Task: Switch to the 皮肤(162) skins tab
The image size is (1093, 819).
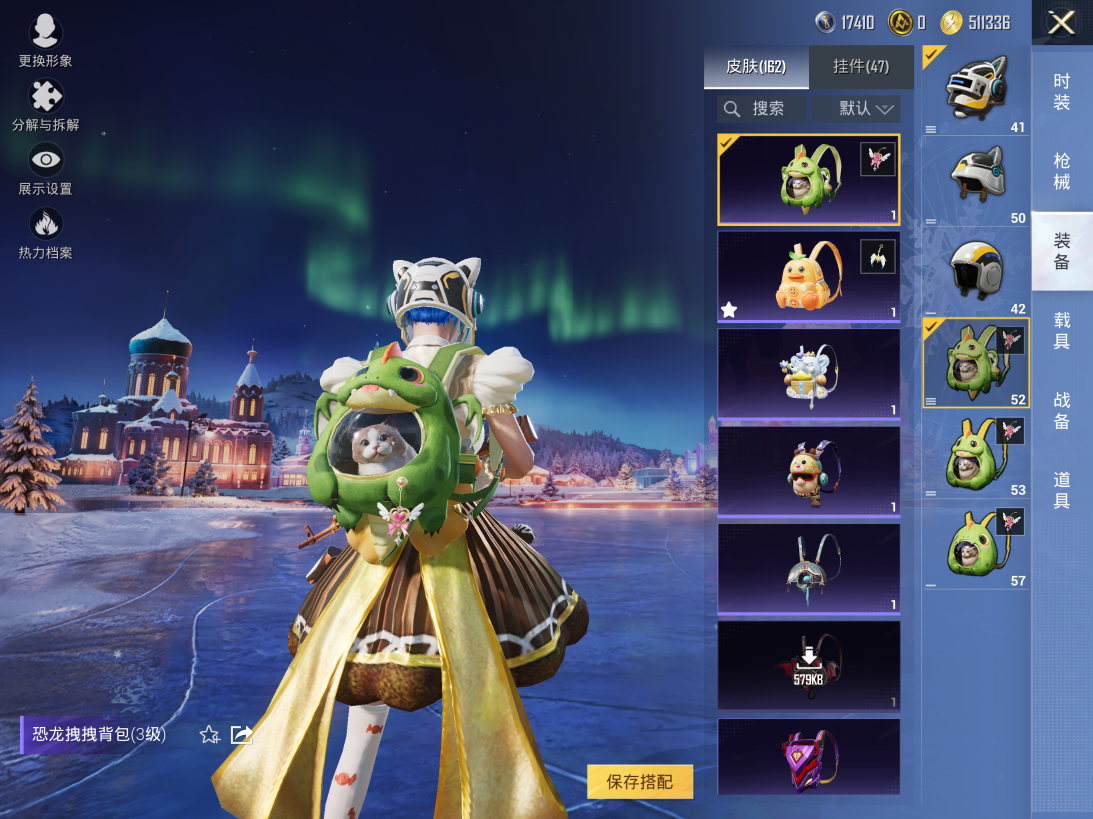Action: tap(756, 67)
